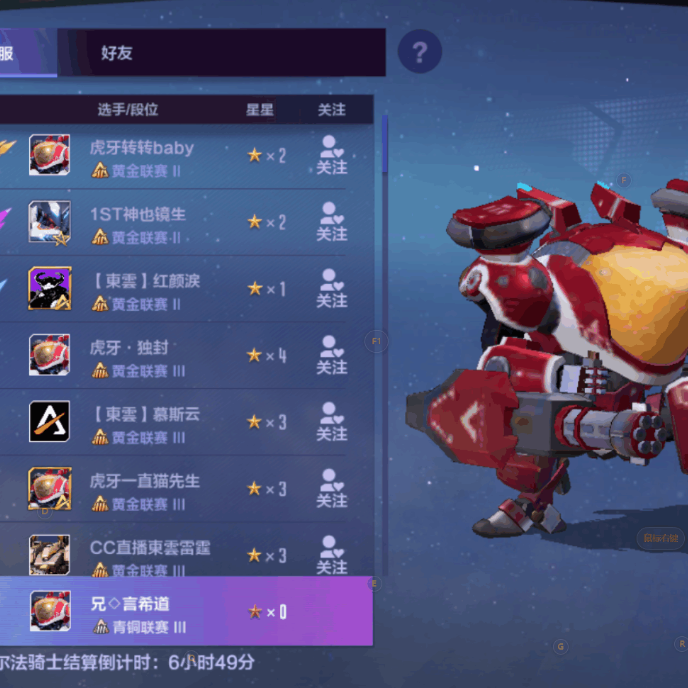Click the 星星 column header
The width and height of the screenshot is (688, 688).
coord(260,110)
